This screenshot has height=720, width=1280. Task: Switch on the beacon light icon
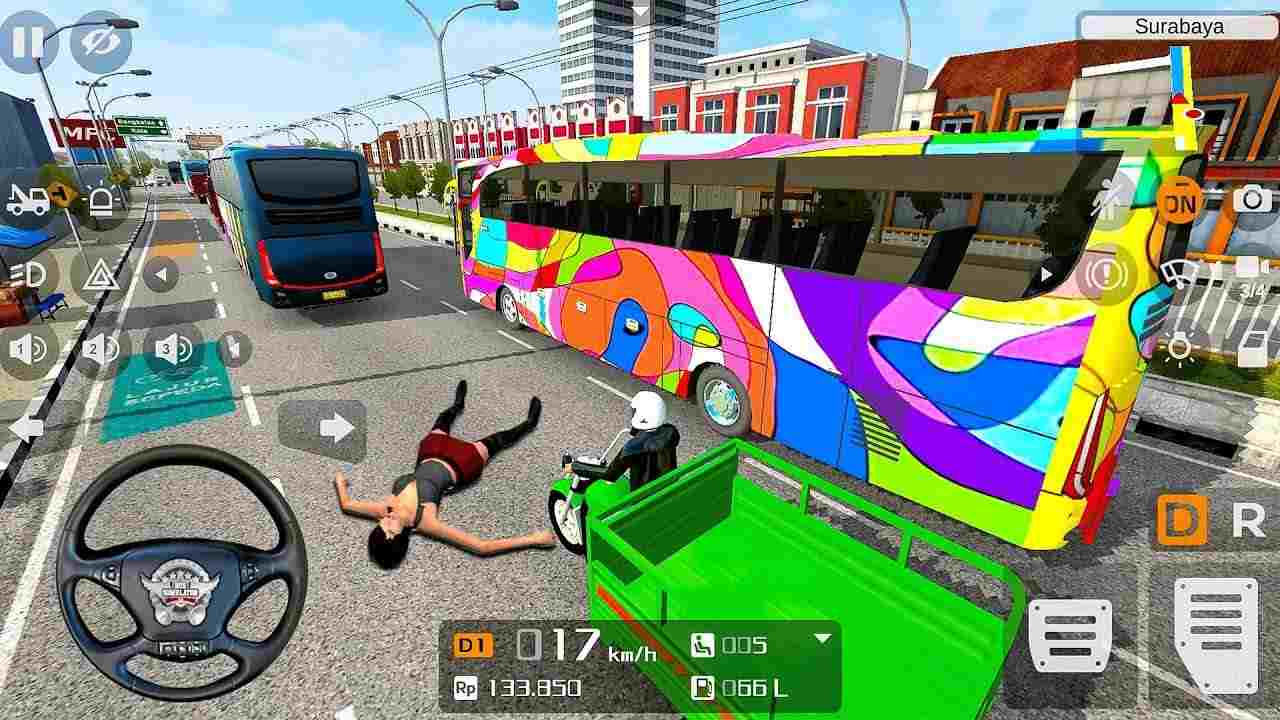100,198
